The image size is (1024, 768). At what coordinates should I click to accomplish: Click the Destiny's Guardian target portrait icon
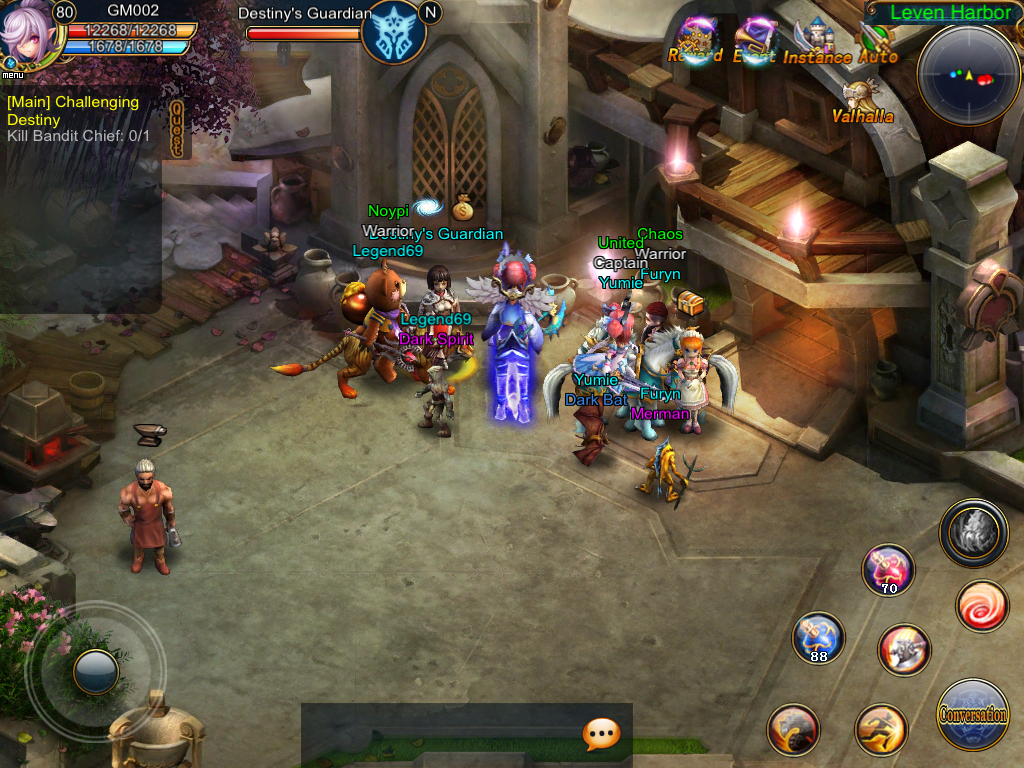point(393,32)
